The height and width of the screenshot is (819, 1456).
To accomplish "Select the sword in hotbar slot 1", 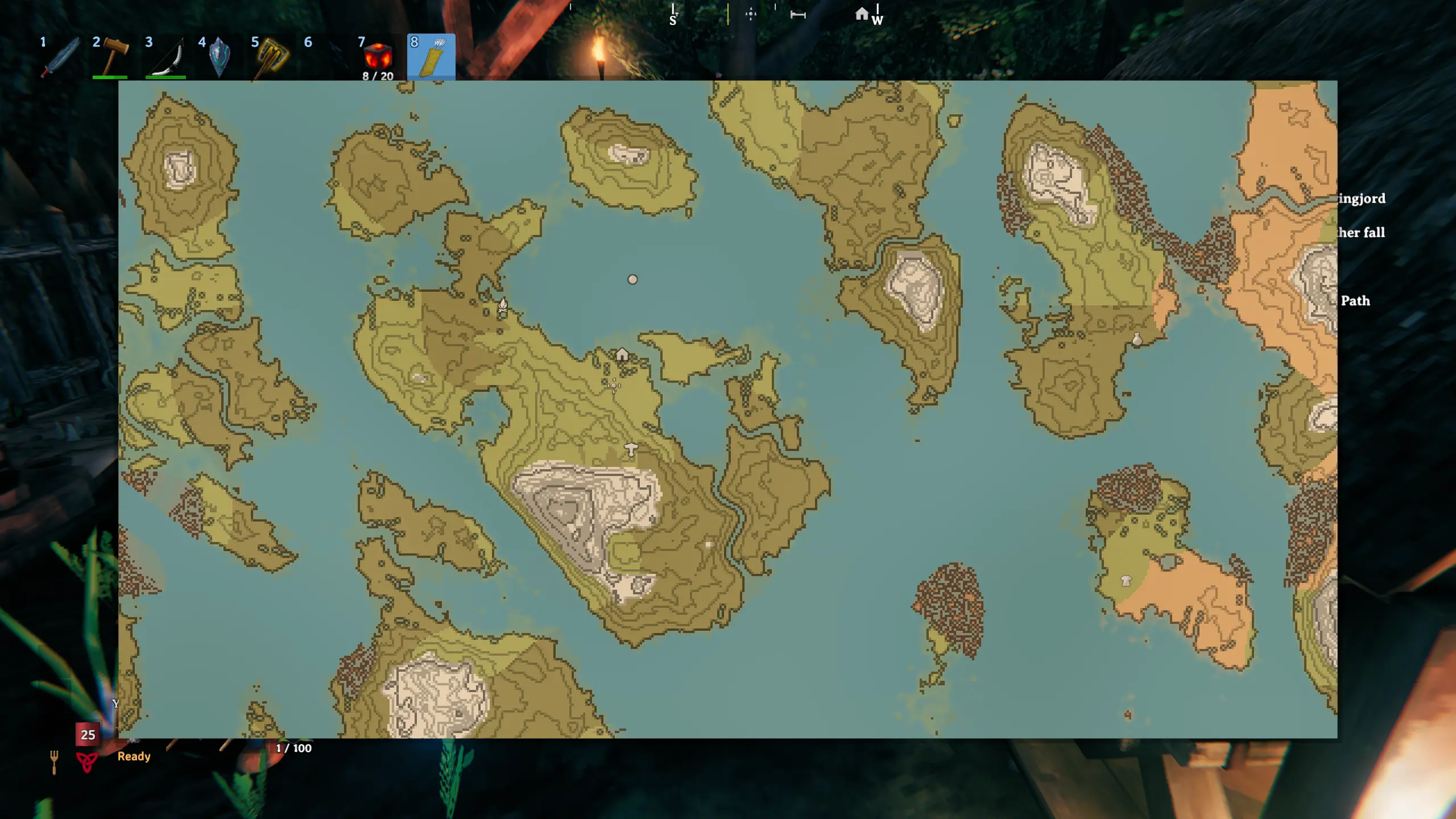I will [x=60, y=57].
